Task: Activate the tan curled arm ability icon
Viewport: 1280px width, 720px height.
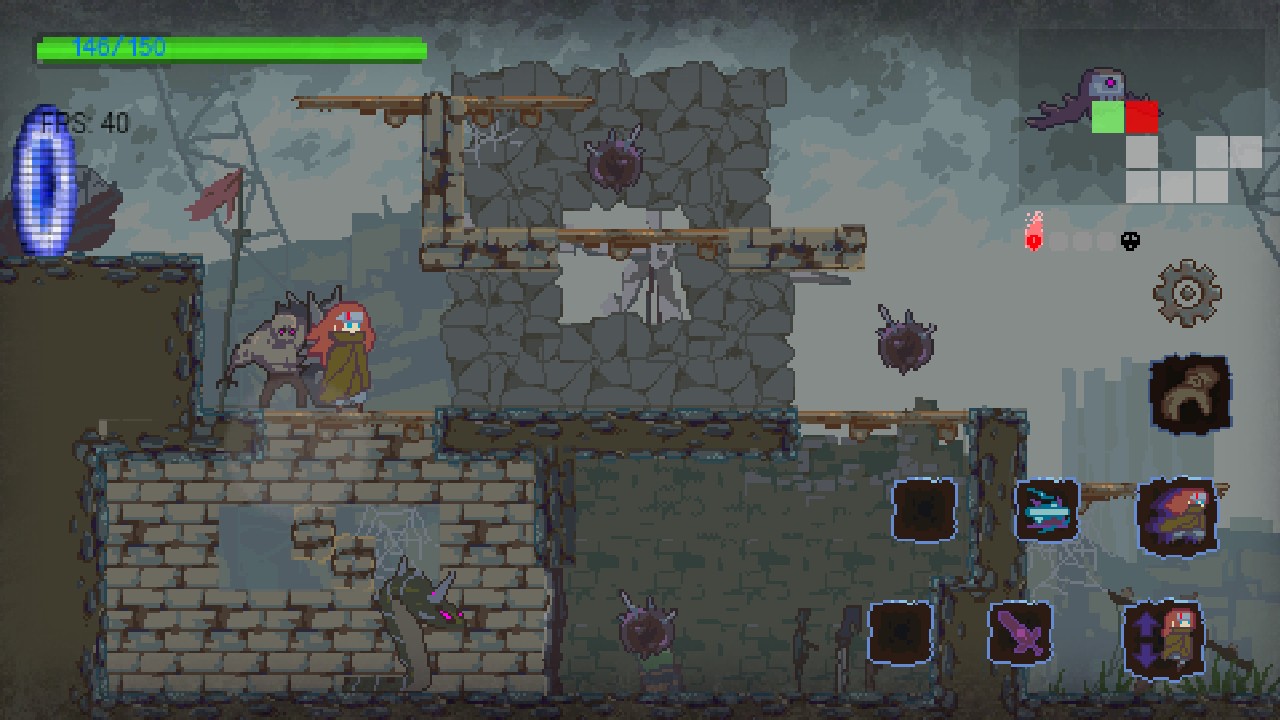Action: pyautogui.click(x=1189, y=392)
